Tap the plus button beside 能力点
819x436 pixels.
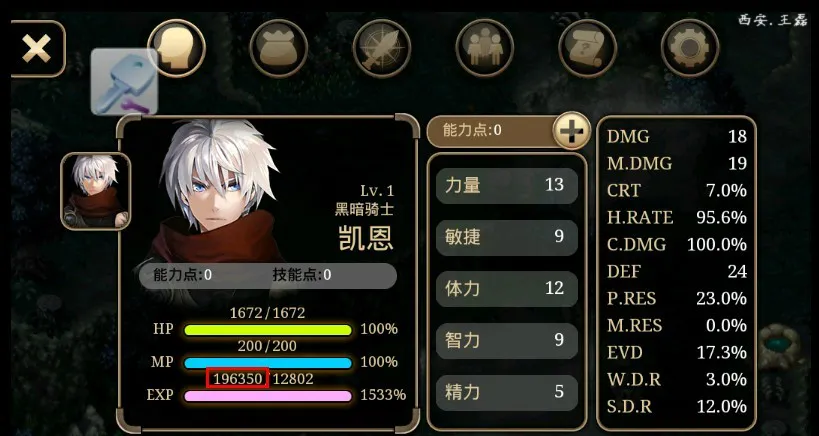coord(571,130)
